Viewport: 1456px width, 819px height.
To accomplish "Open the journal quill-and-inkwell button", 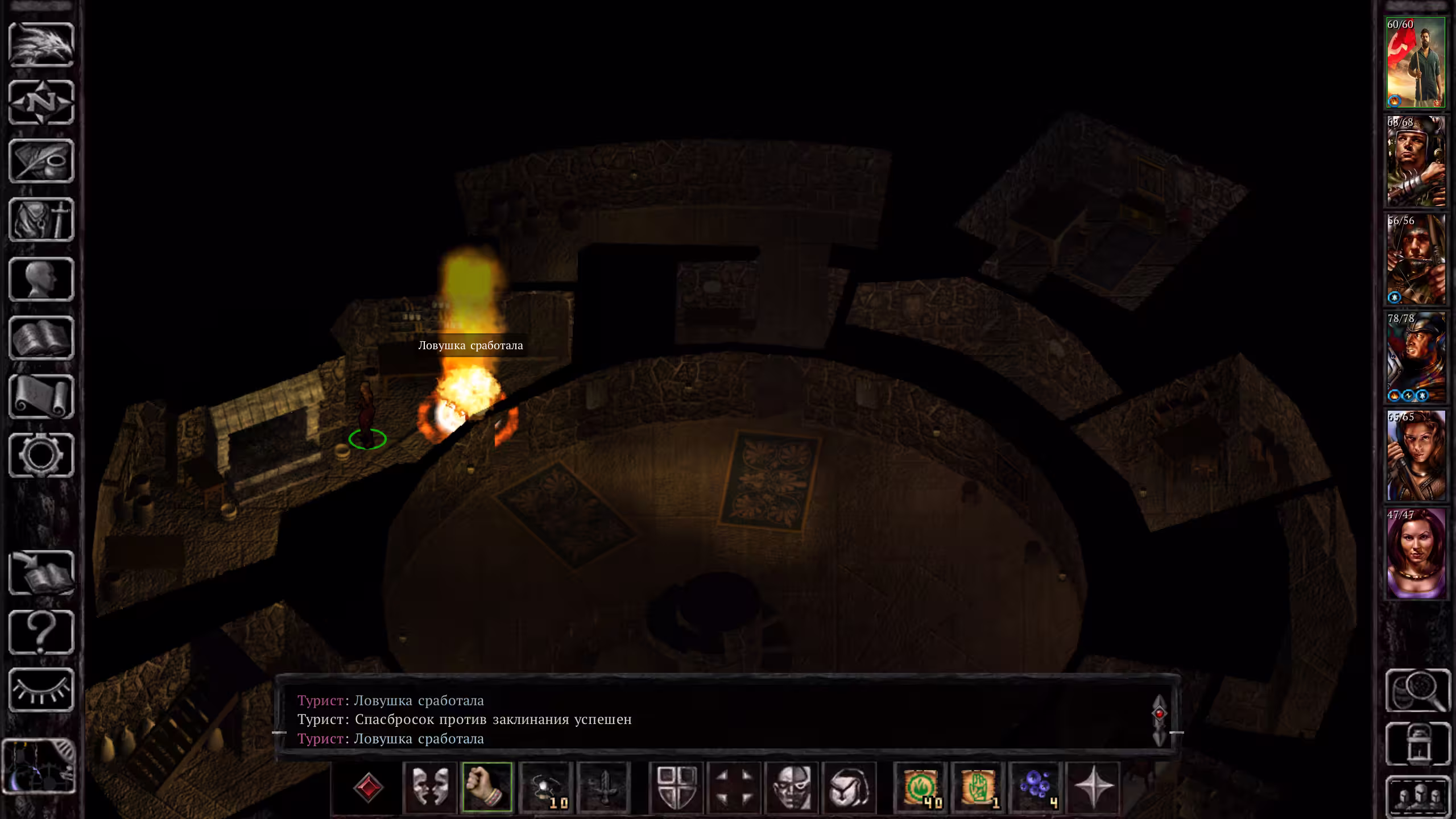I will (x=42, y=162).
